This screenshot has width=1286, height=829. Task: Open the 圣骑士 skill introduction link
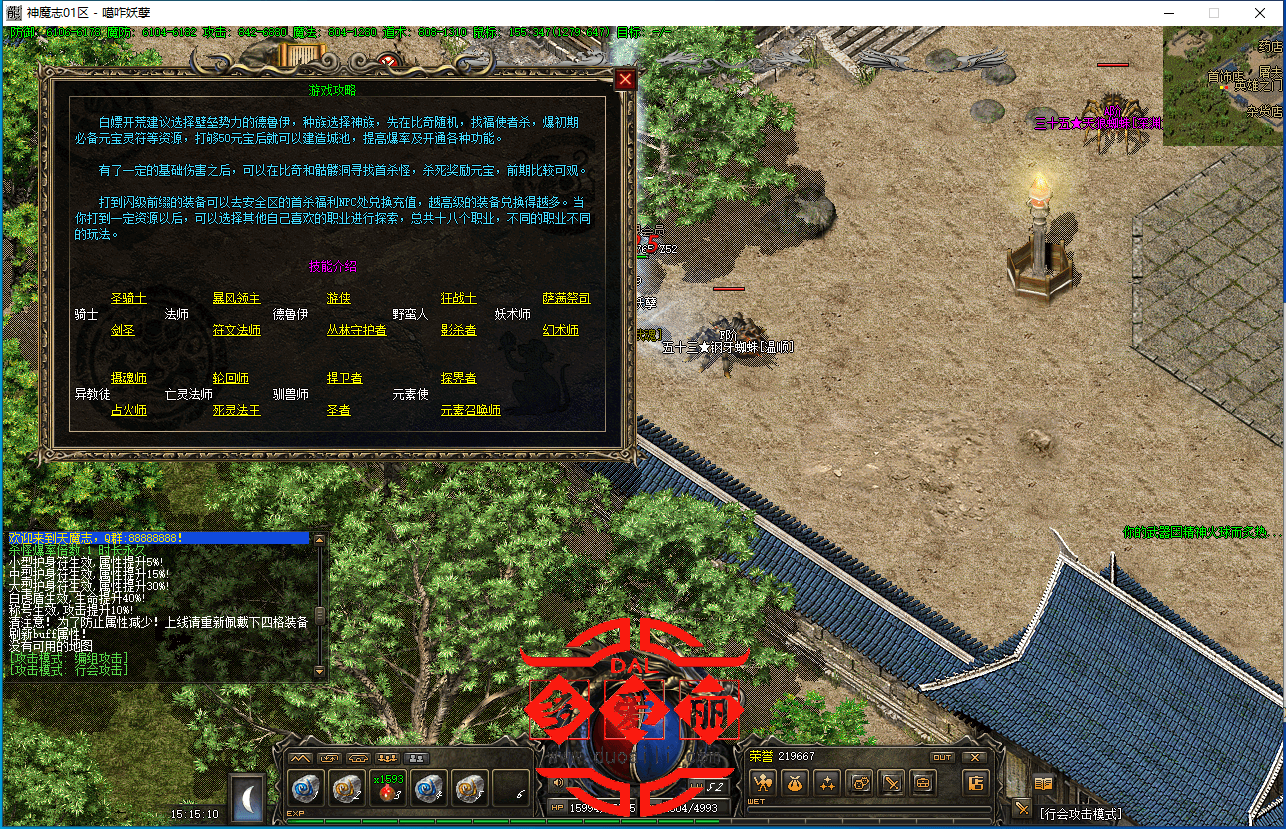click(x=128, y=298)
